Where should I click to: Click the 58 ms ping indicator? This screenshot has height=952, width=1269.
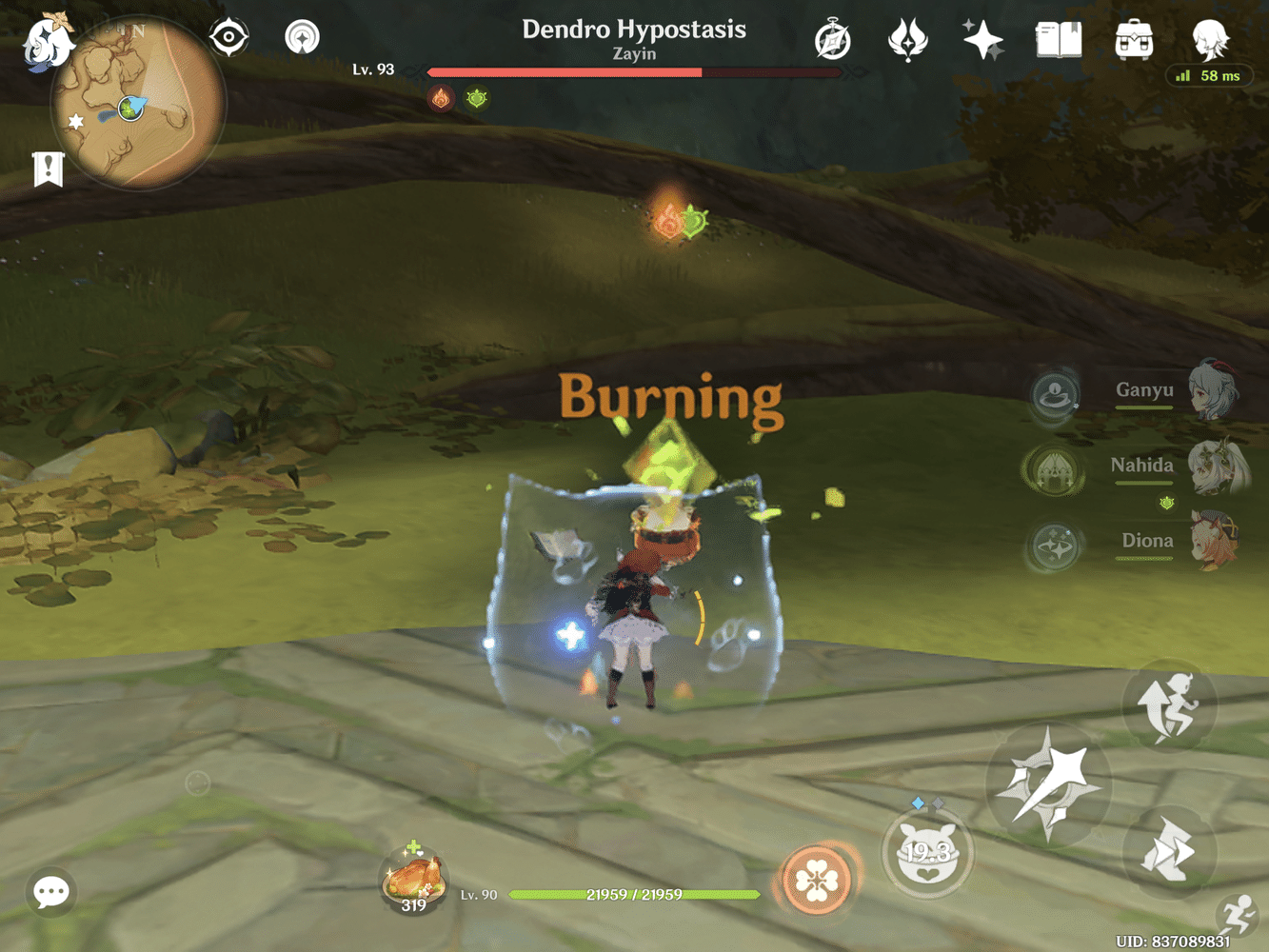coord(1210,75)
